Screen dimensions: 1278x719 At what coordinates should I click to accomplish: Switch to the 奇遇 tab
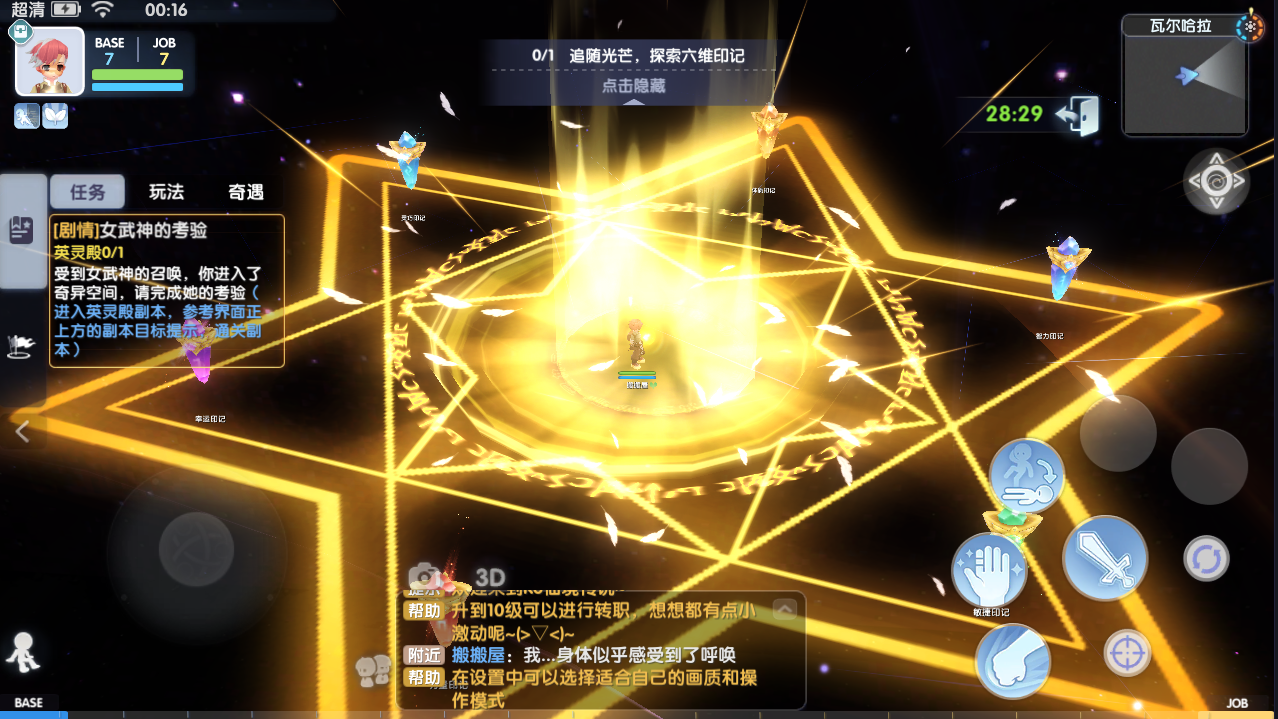pos(245,192)
